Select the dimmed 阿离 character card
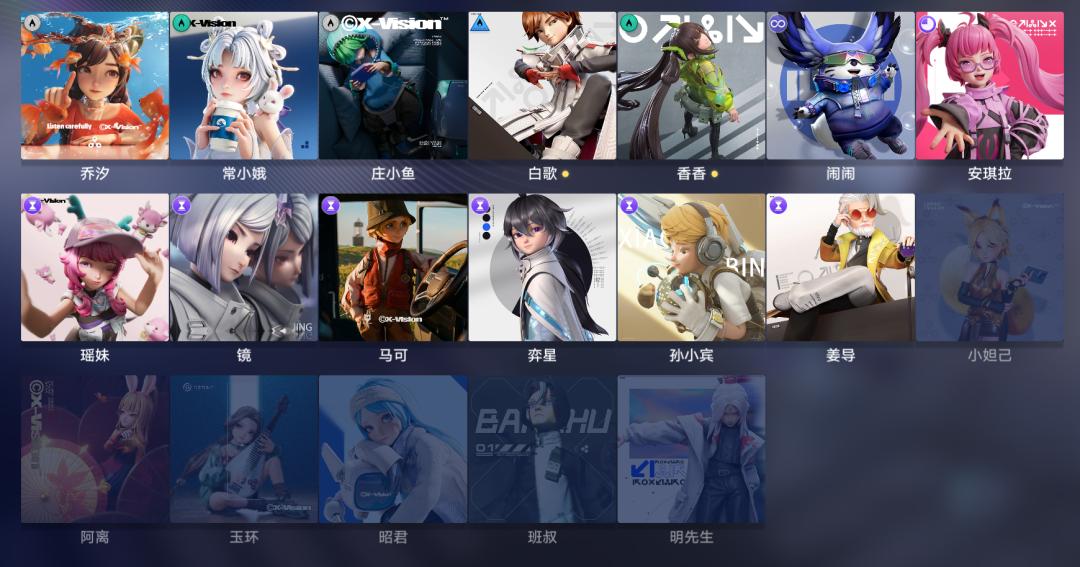The height and width of the screenshot is (567, 1080). (x=95, y=449)
